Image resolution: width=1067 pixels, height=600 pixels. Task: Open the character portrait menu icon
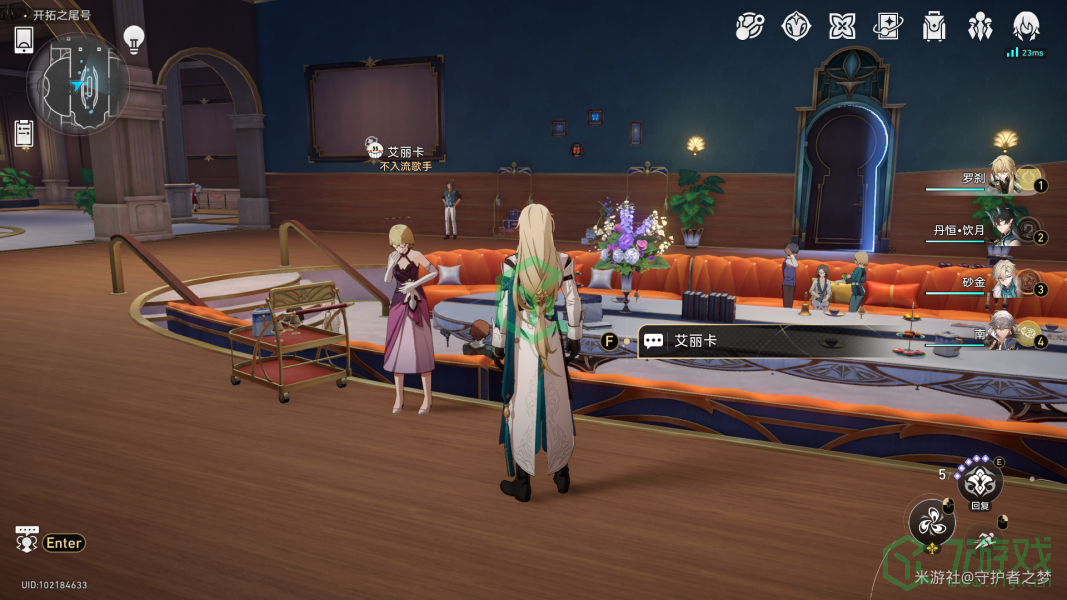point(1026,26)
